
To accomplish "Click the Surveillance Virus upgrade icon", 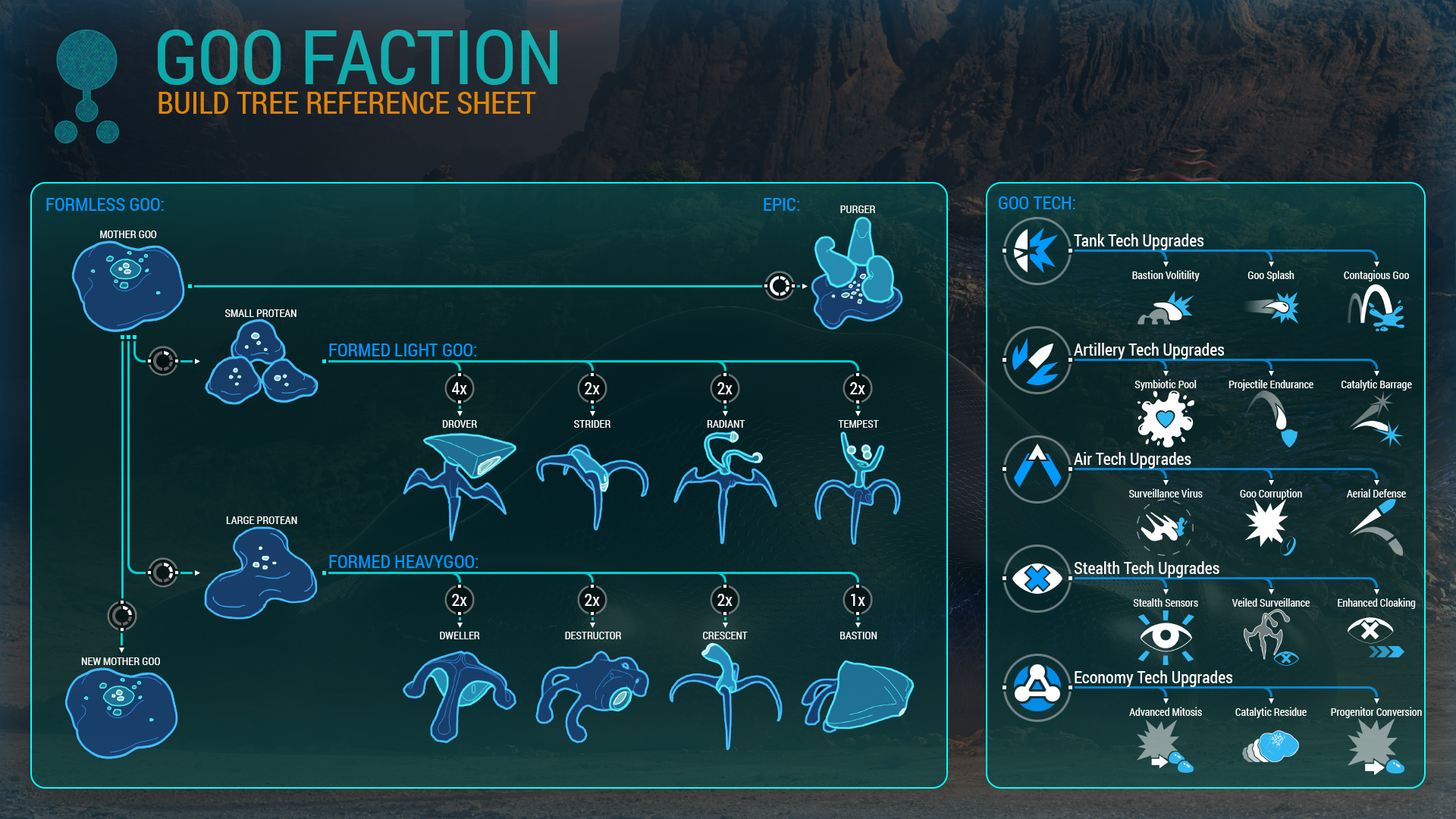I will 1166,526.
